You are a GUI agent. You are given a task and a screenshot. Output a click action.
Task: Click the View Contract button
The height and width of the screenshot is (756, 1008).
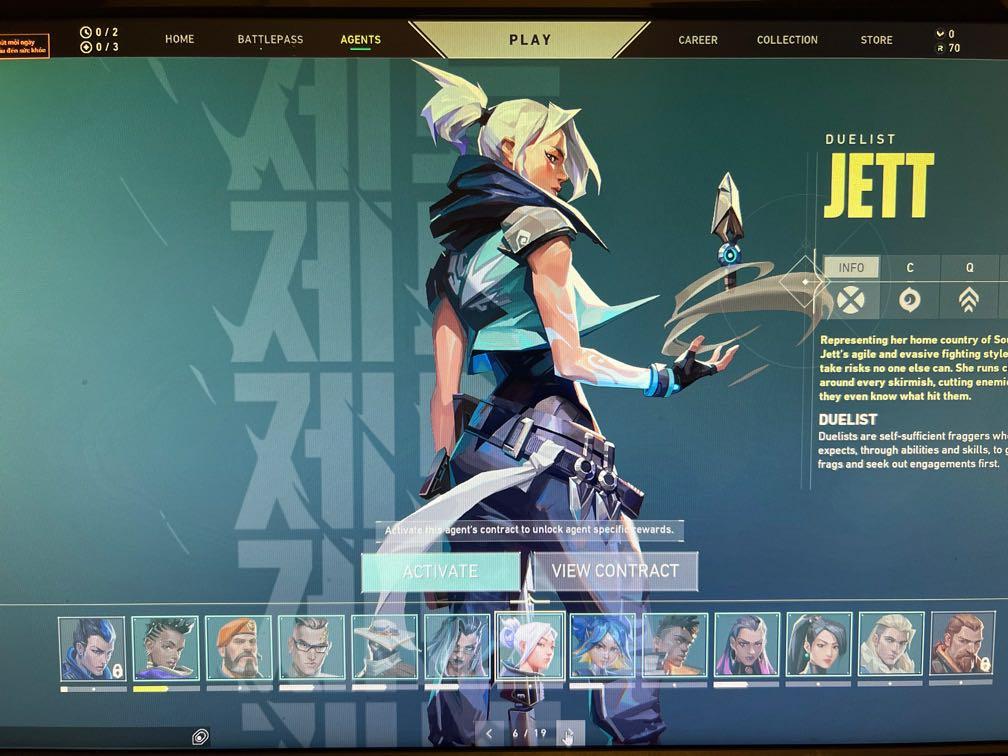615,571
